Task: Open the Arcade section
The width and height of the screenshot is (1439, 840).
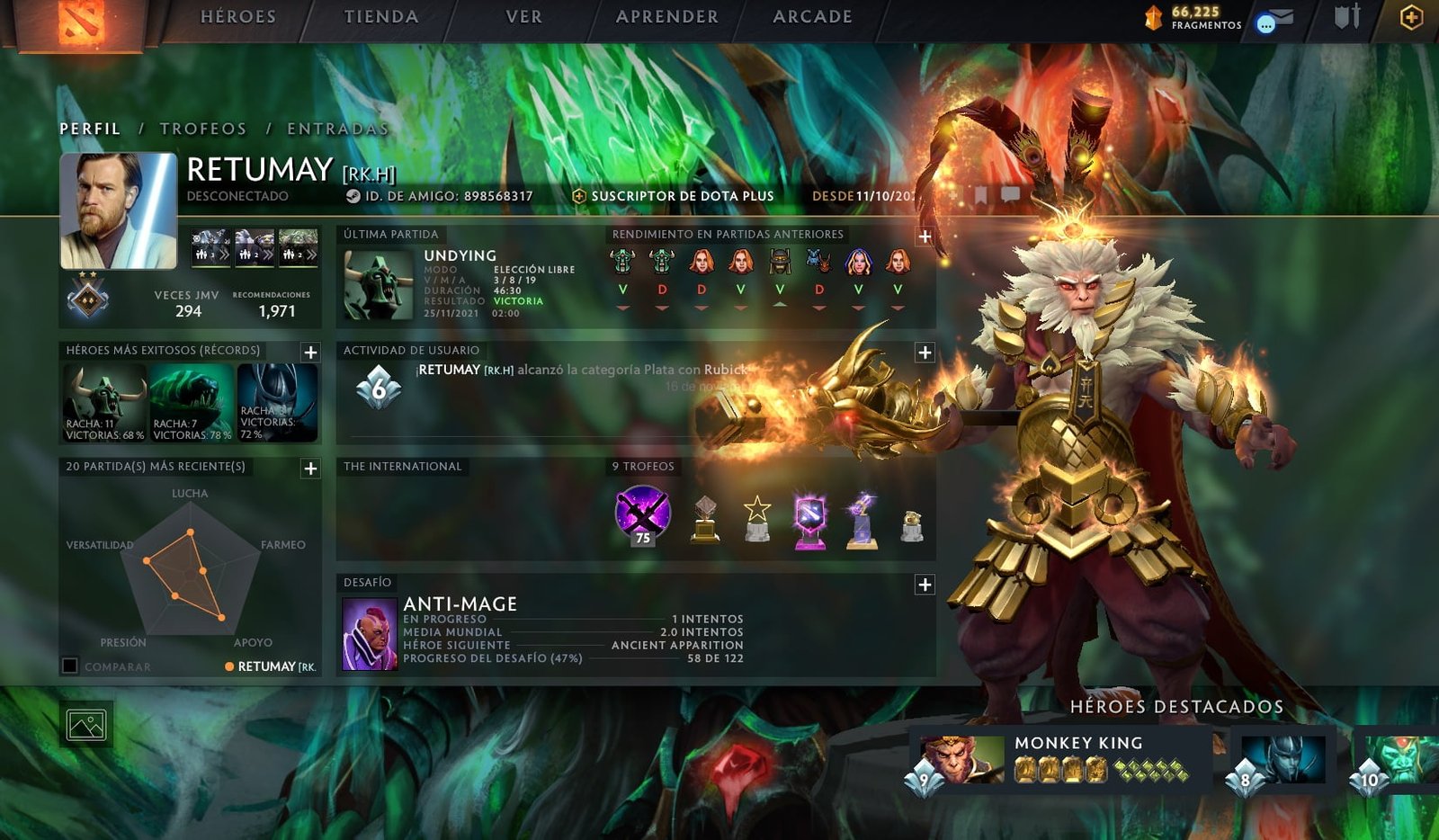Action: tap(812, 17)
